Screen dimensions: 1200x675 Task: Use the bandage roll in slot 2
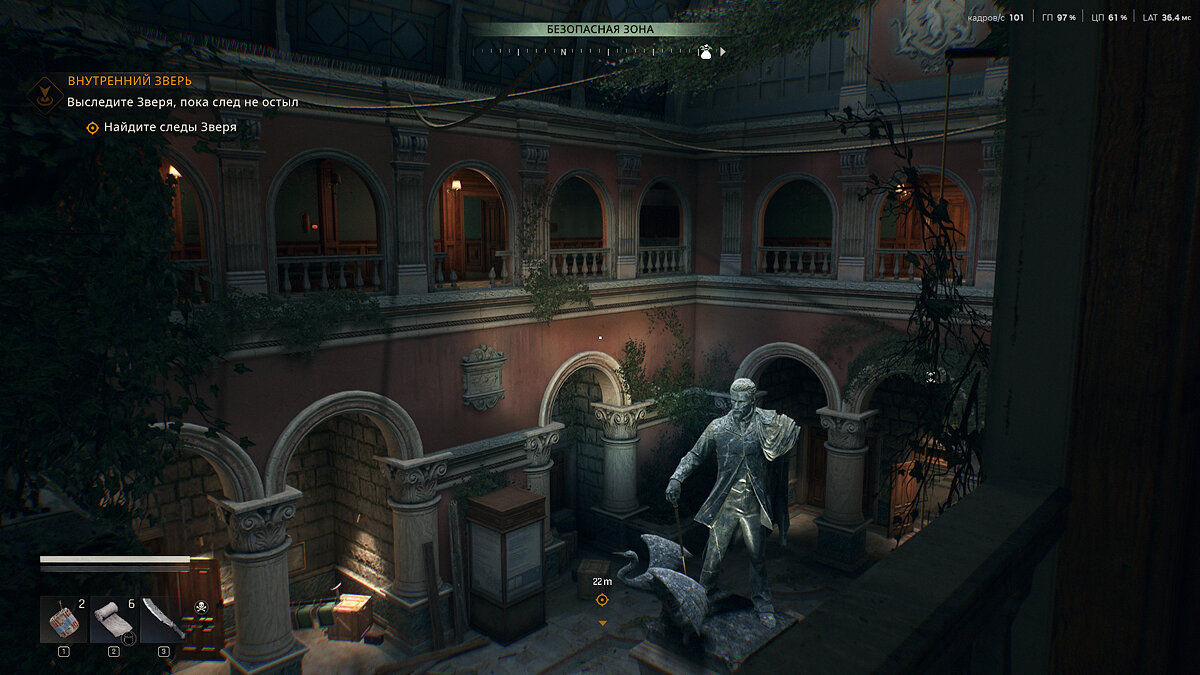tap(113, 620)
